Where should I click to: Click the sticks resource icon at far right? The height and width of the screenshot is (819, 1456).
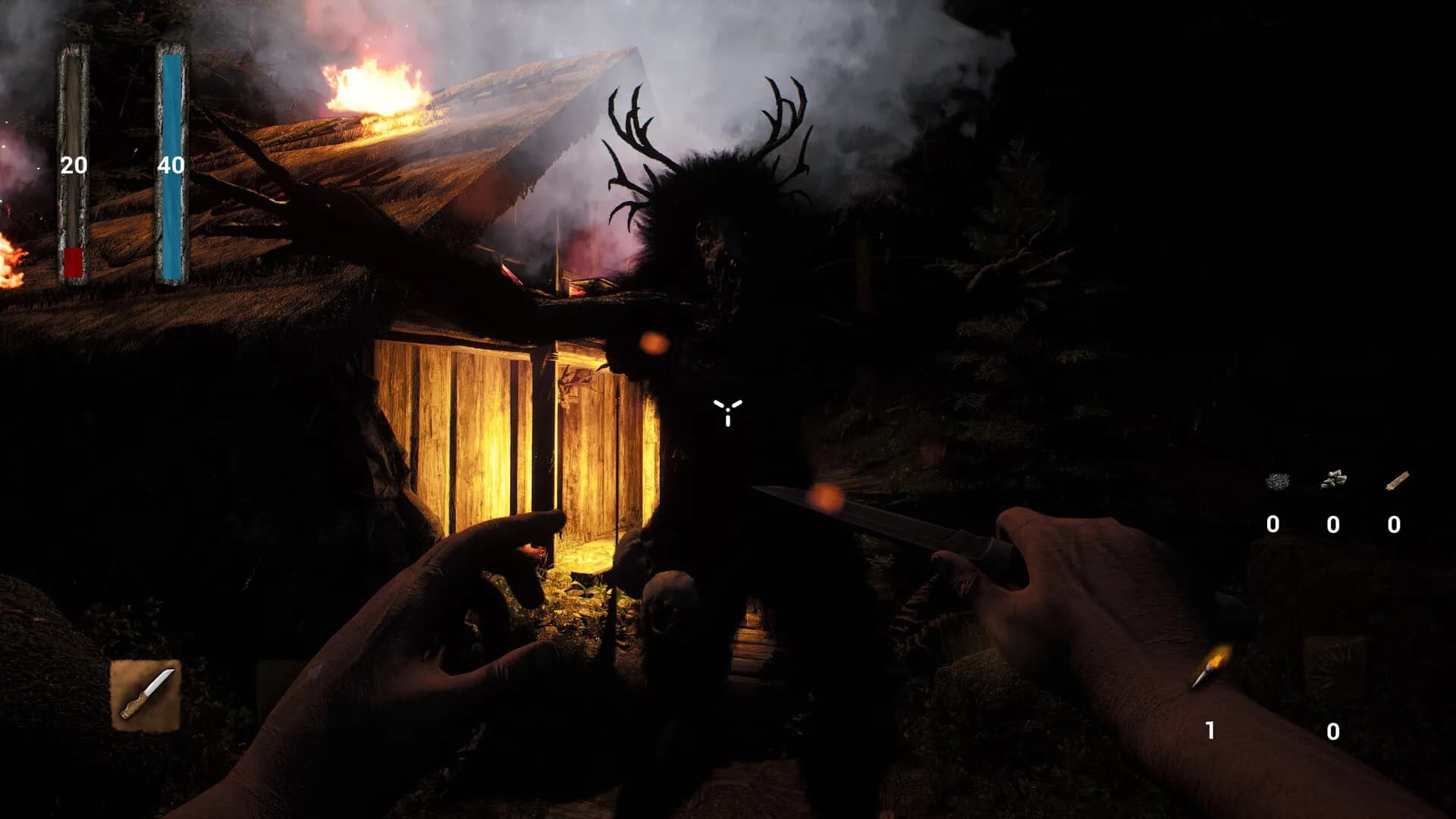(1398, 479)
